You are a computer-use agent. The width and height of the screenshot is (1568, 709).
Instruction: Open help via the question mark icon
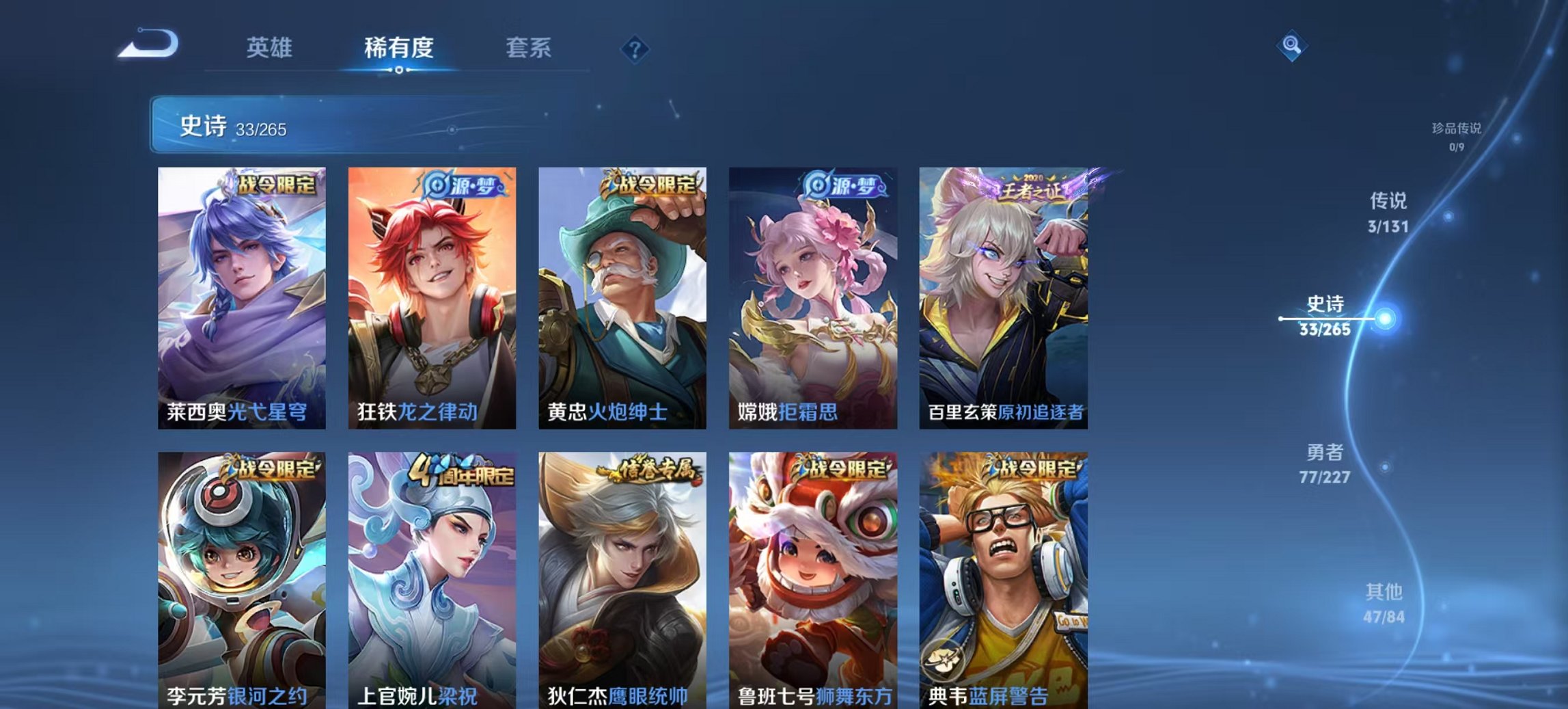[x=635, y=49]
